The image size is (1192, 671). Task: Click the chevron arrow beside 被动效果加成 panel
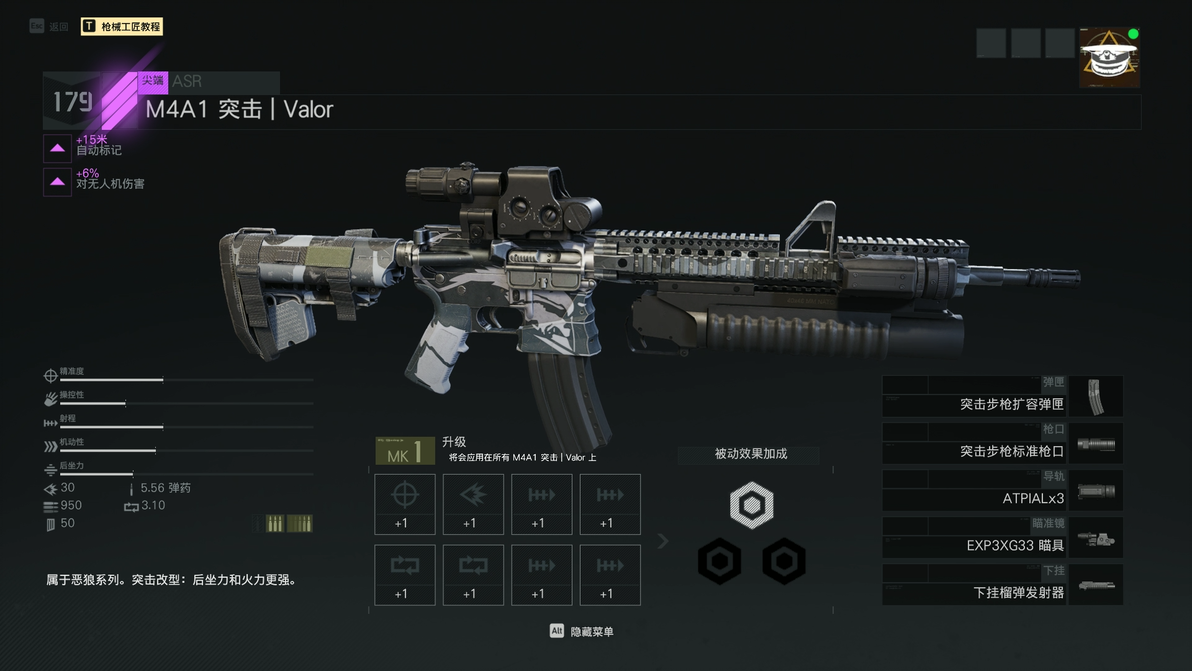click(662, 541)
